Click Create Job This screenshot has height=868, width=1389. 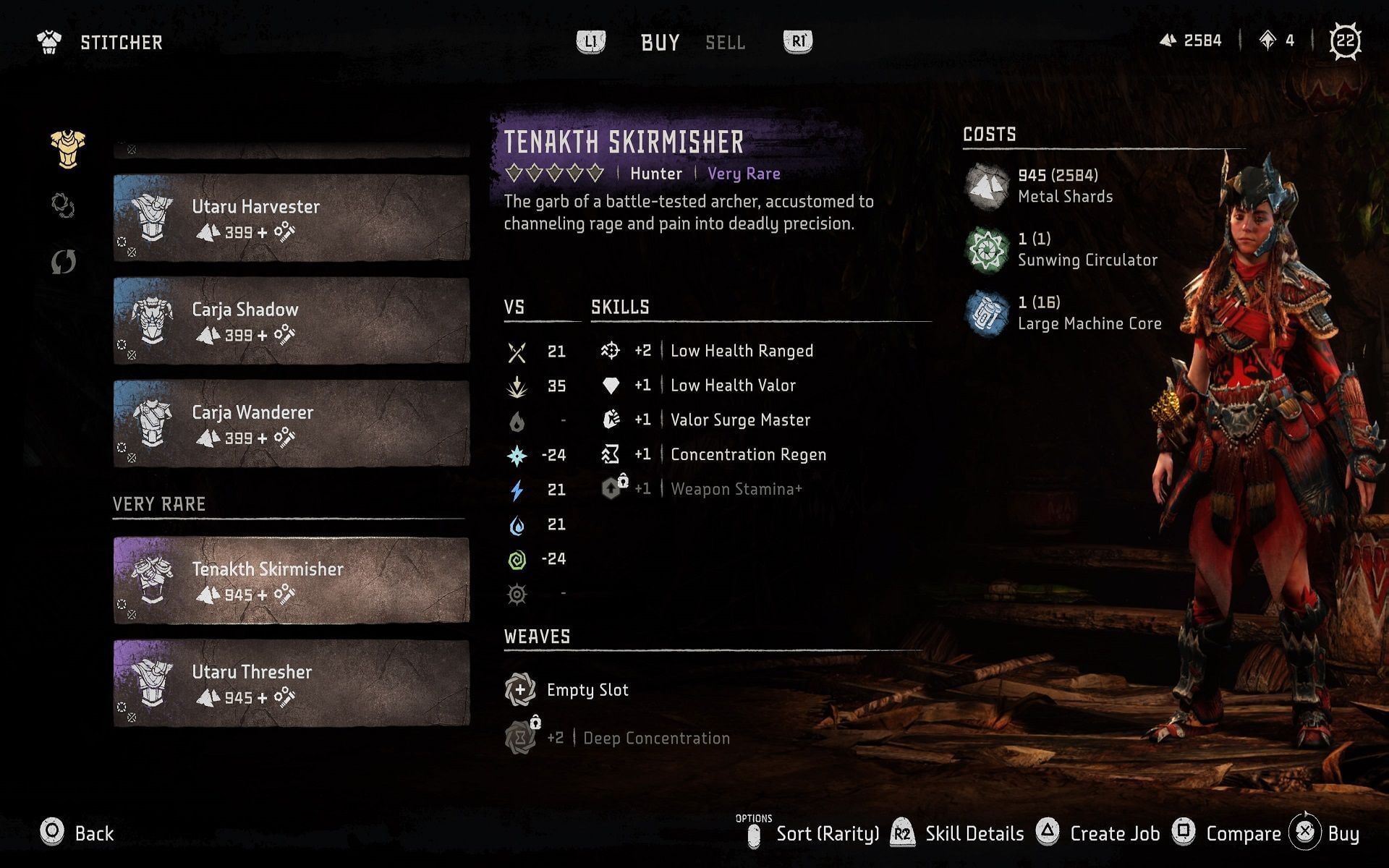[x=1115, y=833]
